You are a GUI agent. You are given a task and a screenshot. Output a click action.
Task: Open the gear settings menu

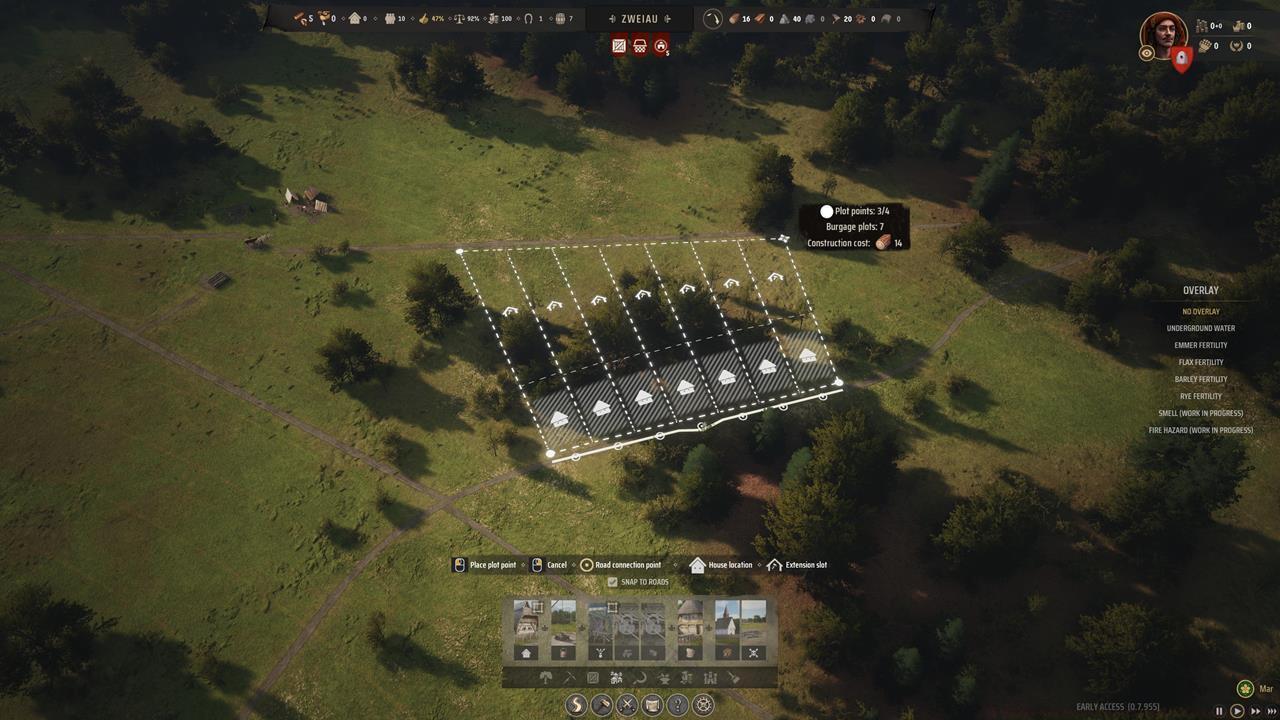coord(703,705)
